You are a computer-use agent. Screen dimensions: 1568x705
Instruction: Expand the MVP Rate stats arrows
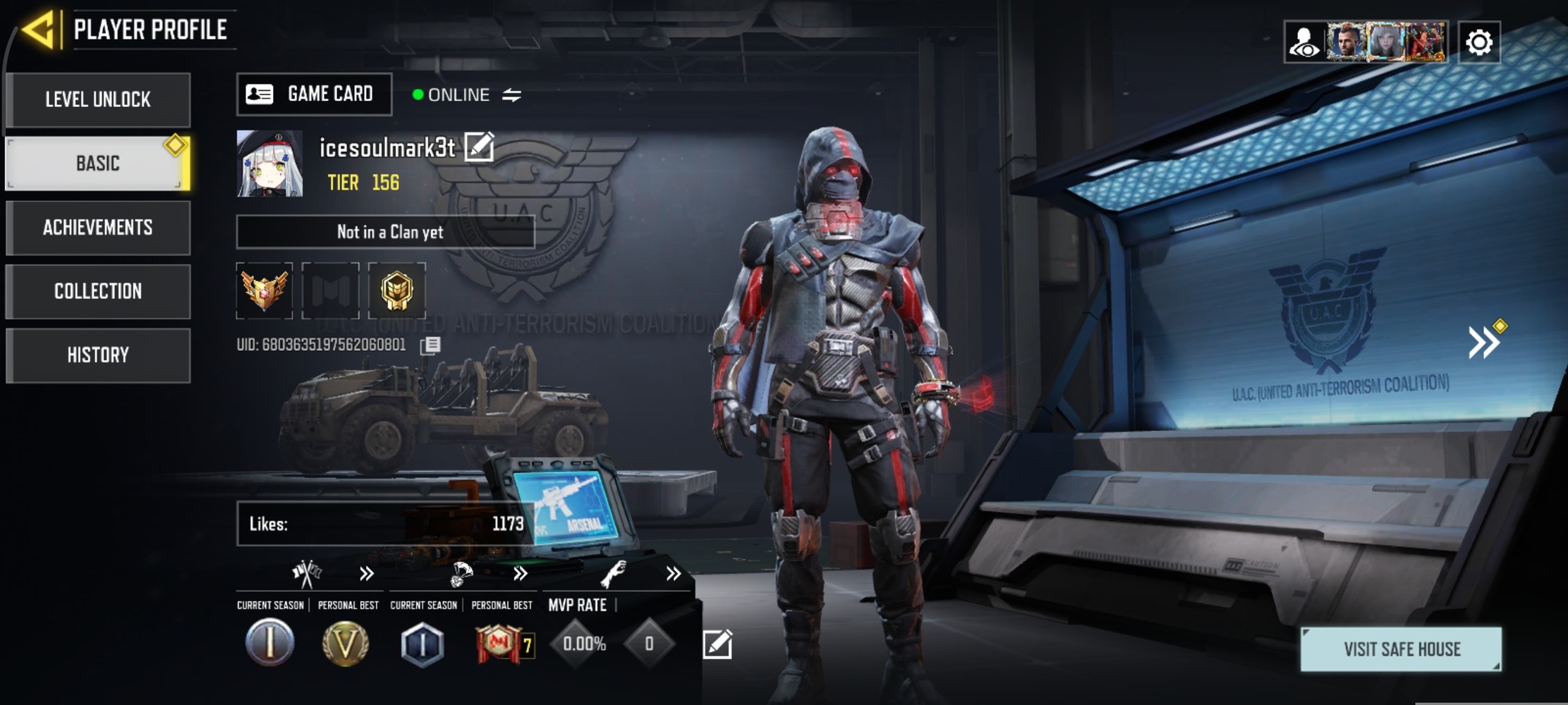click(673, 574)
